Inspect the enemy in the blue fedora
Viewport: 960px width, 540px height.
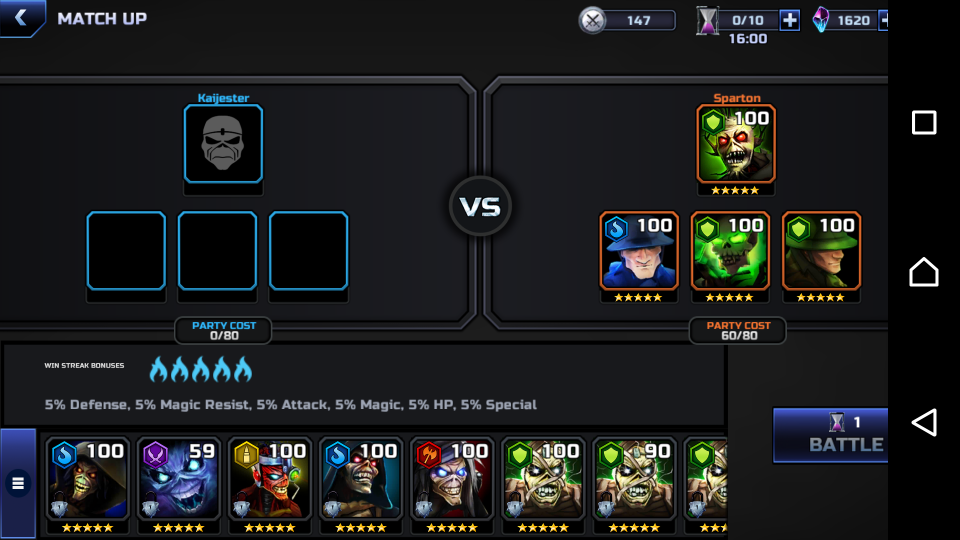[x=640, y=250]
